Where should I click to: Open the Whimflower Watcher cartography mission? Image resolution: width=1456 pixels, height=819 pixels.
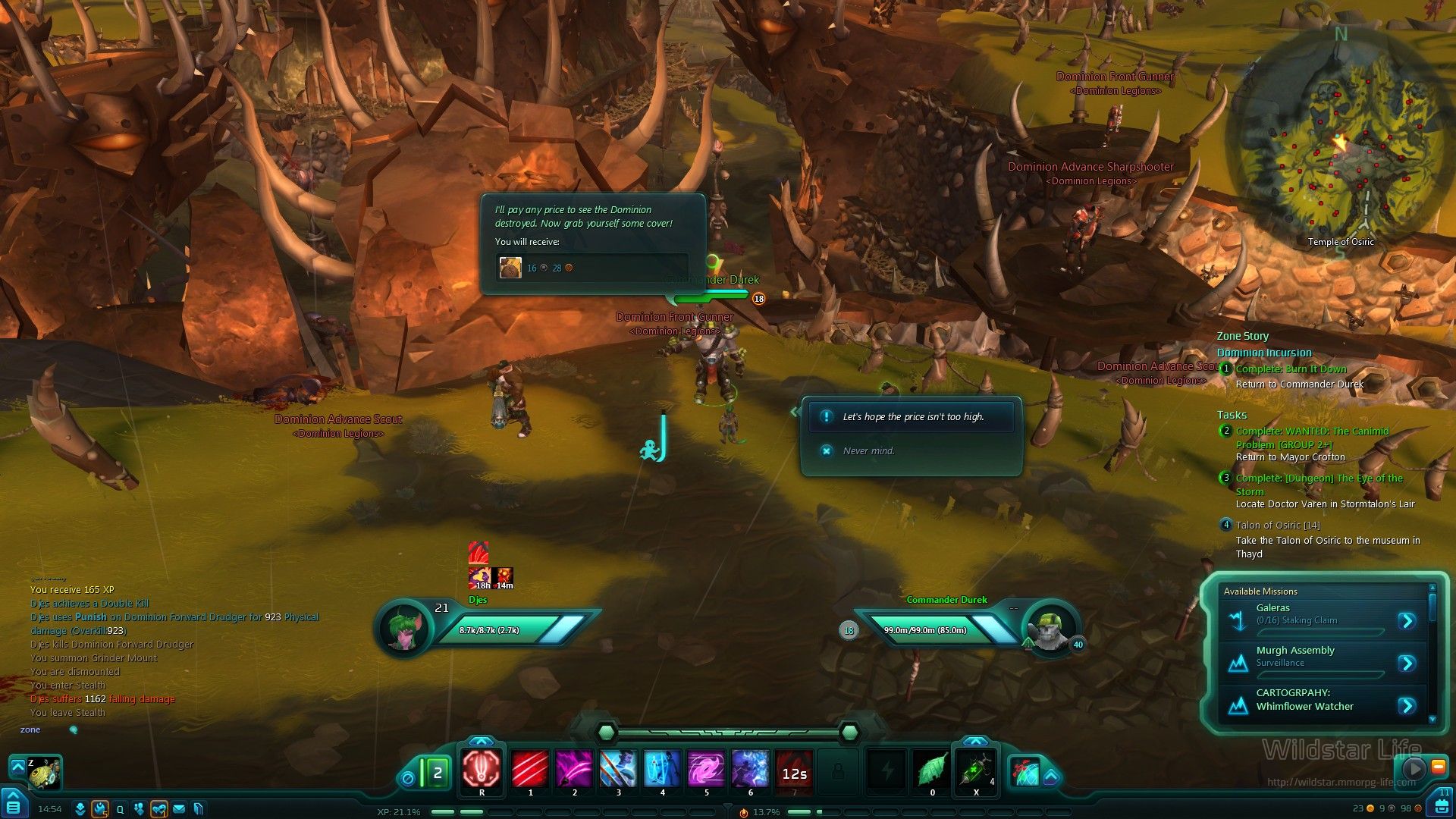coord(1407,706)
